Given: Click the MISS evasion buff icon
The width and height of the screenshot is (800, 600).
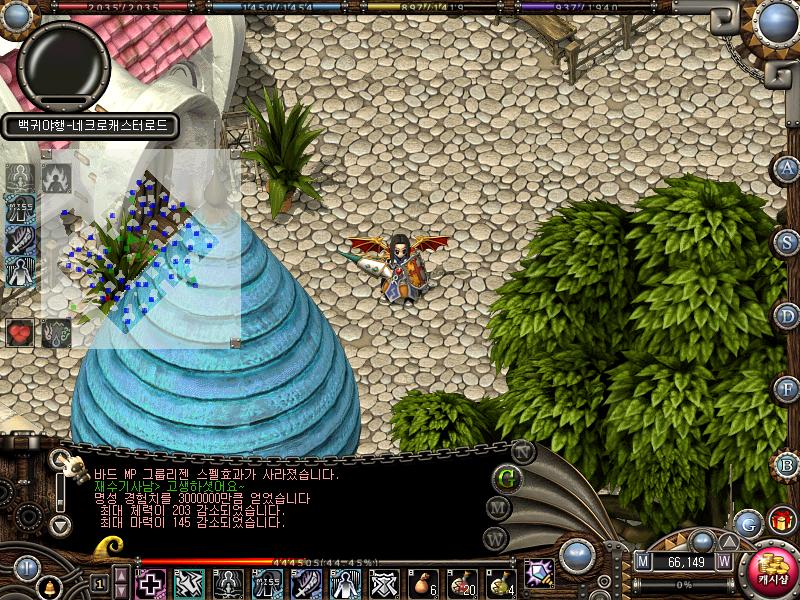Looking at the screenshot, I should click(20, 210).
